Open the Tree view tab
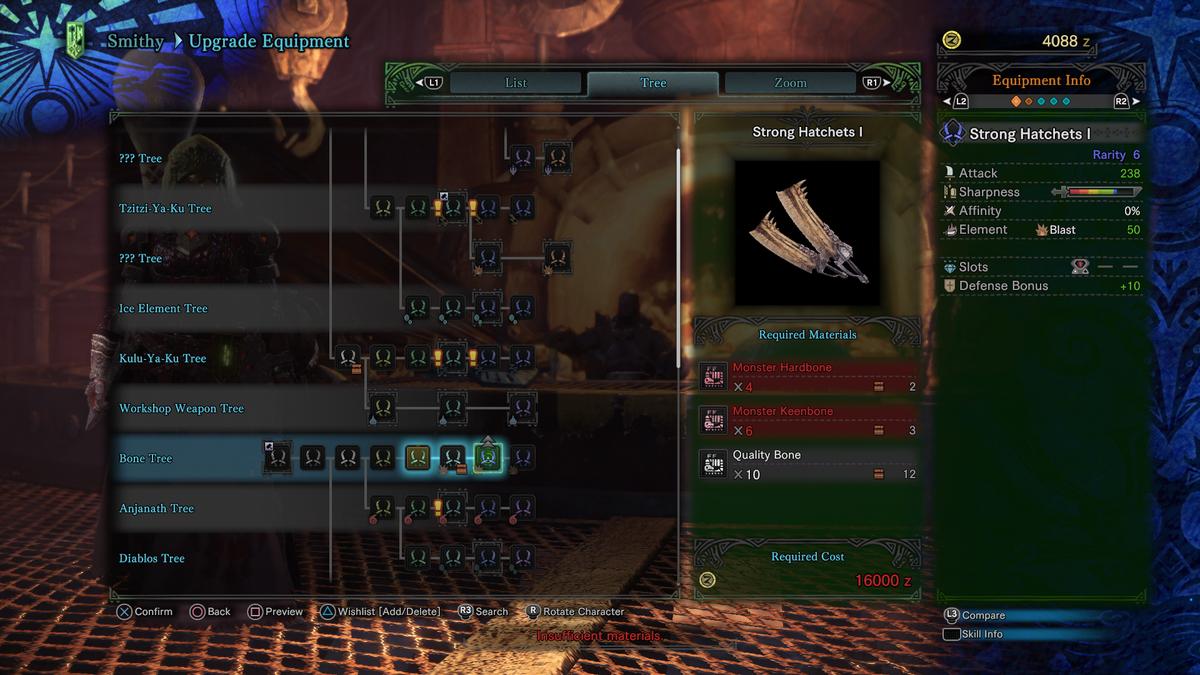Screen dimensions: 1200x675 pyautogui.click(x=653, y=83)
